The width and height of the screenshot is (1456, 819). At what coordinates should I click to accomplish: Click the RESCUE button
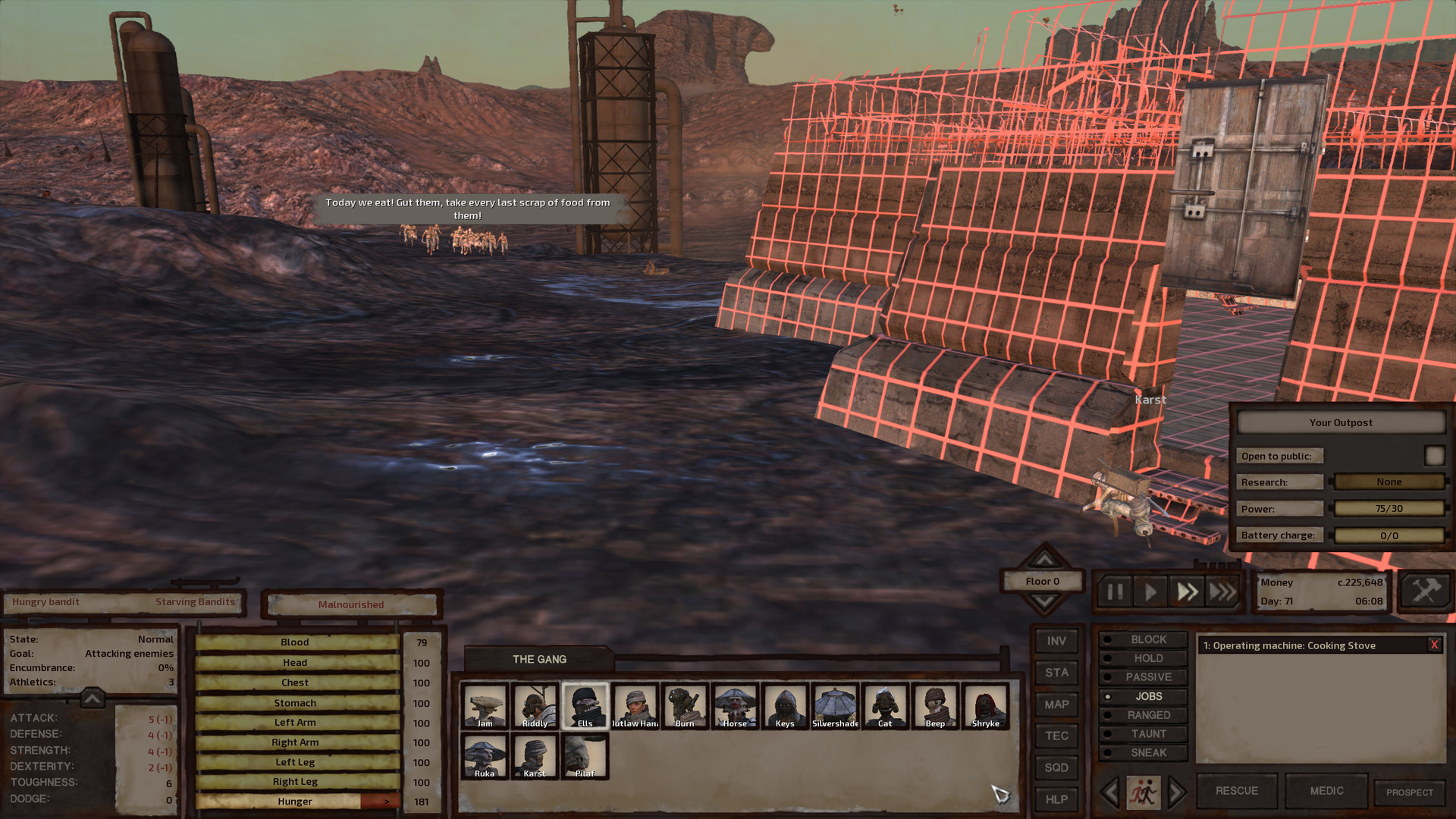point(1236,790)
